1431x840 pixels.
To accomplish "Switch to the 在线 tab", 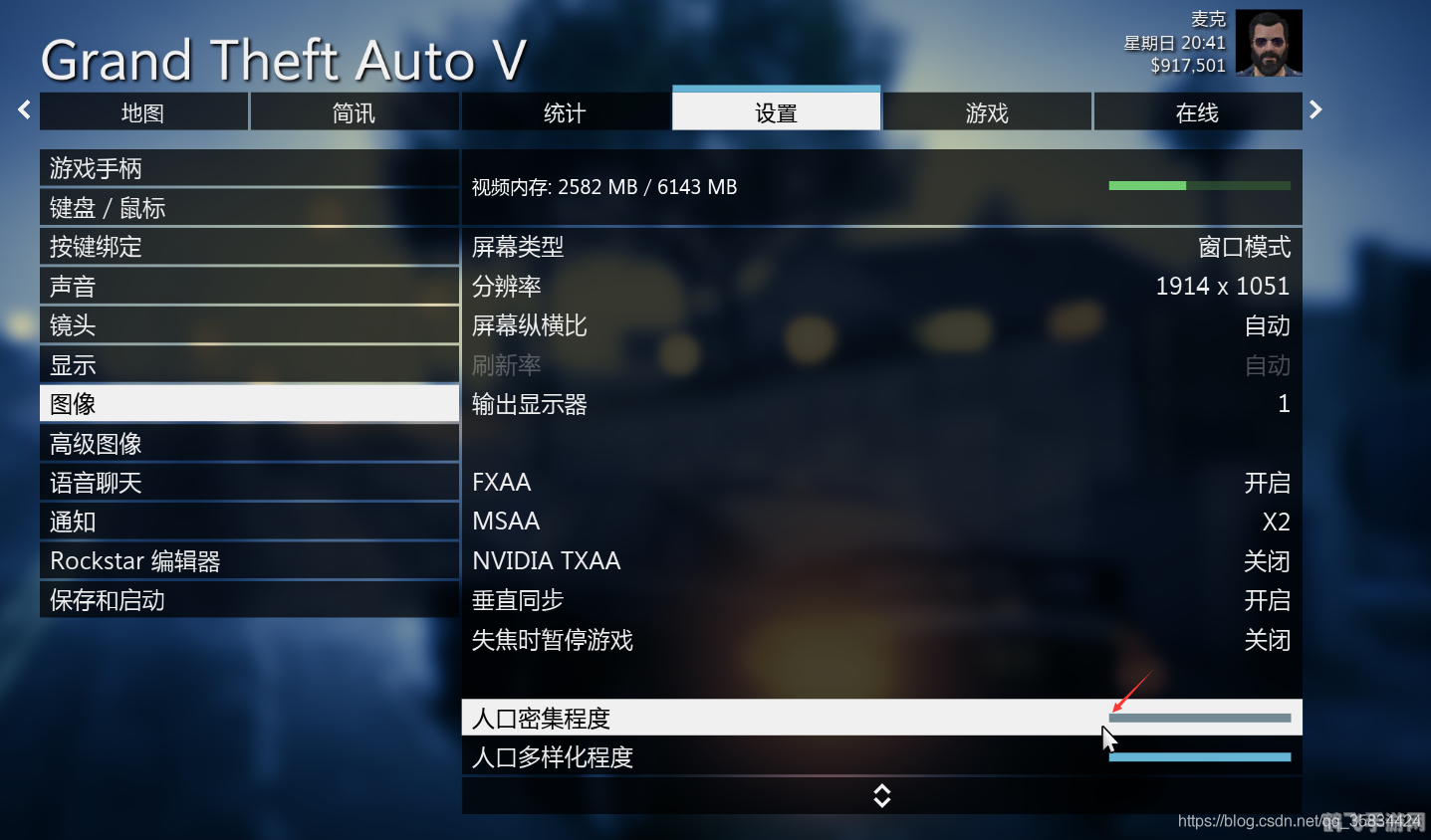I will (1197, 111).
